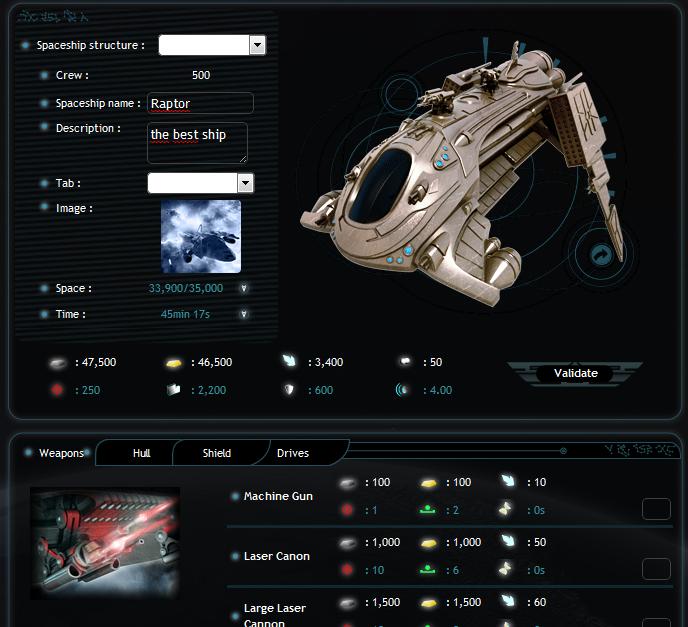Expand the Time details arrow
The height and width of the screenshot is (627, 688).
point(245,314)
